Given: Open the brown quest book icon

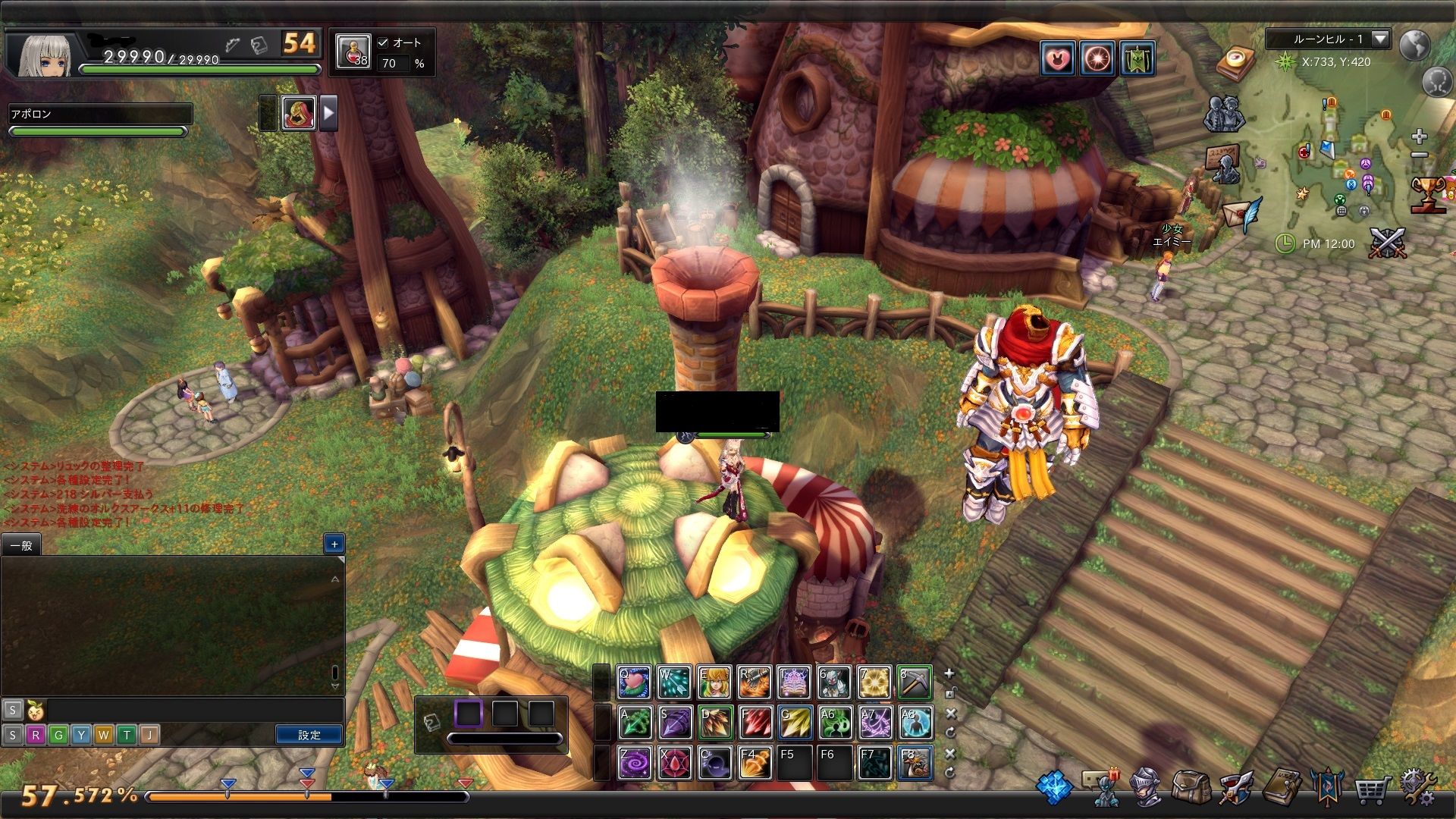Looking at the screenshot, I should 1282,787.
